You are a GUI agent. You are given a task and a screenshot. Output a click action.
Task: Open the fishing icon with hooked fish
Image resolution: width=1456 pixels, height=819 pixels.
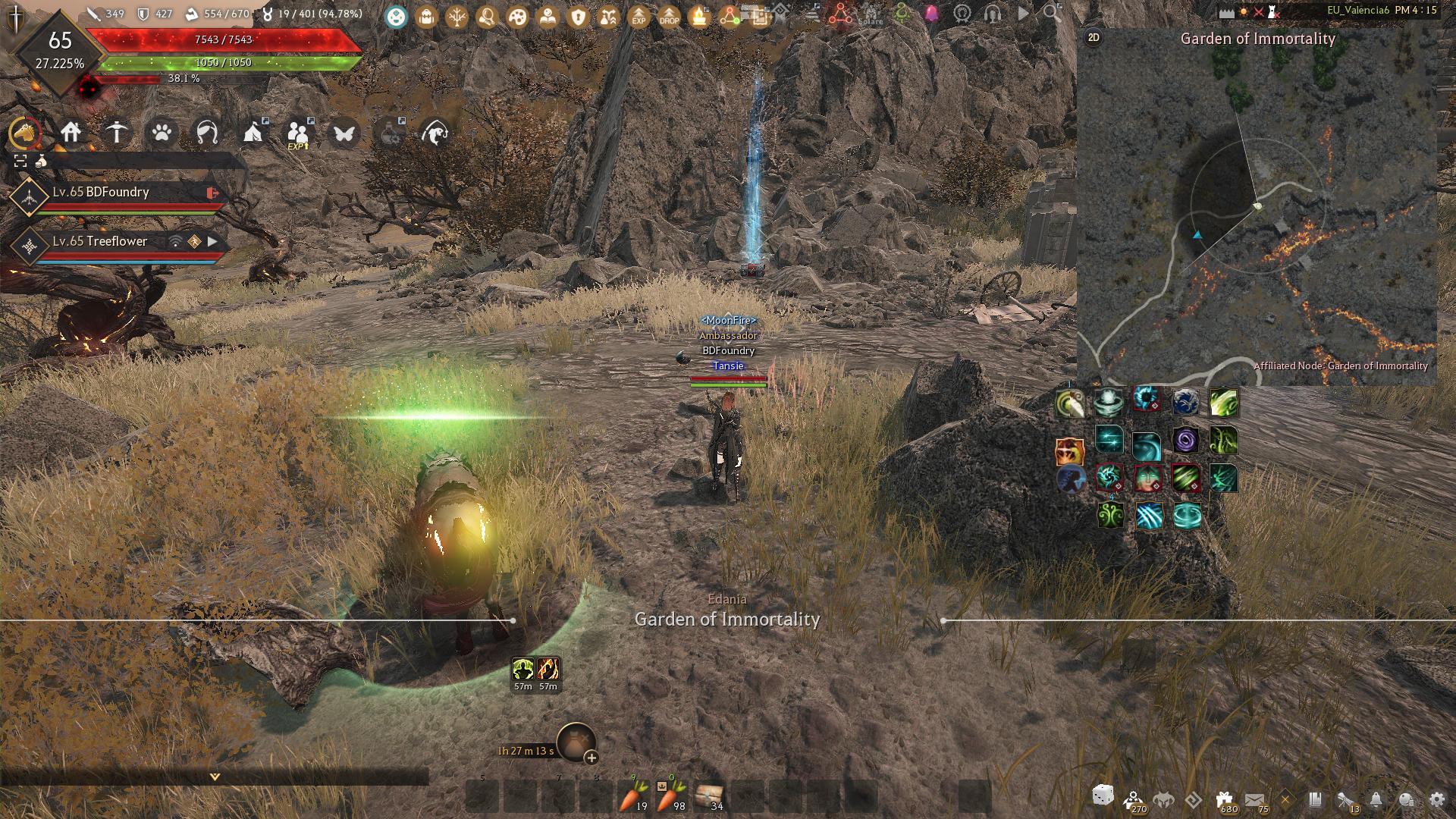pyautogui.click(x=435, y=133)
